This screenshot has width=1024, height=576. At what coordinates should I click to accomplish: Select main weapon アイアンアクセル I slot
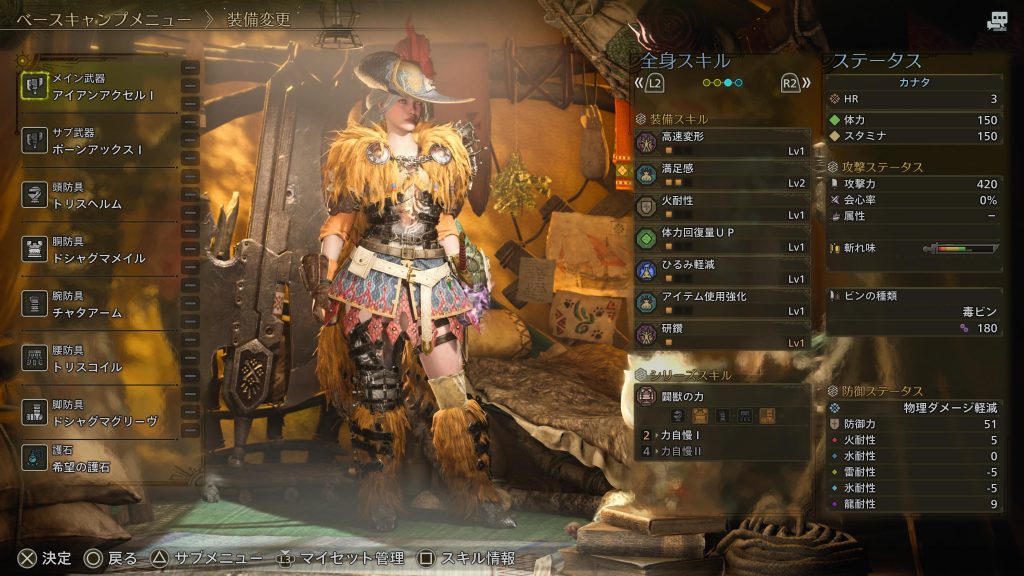point(98,86)
